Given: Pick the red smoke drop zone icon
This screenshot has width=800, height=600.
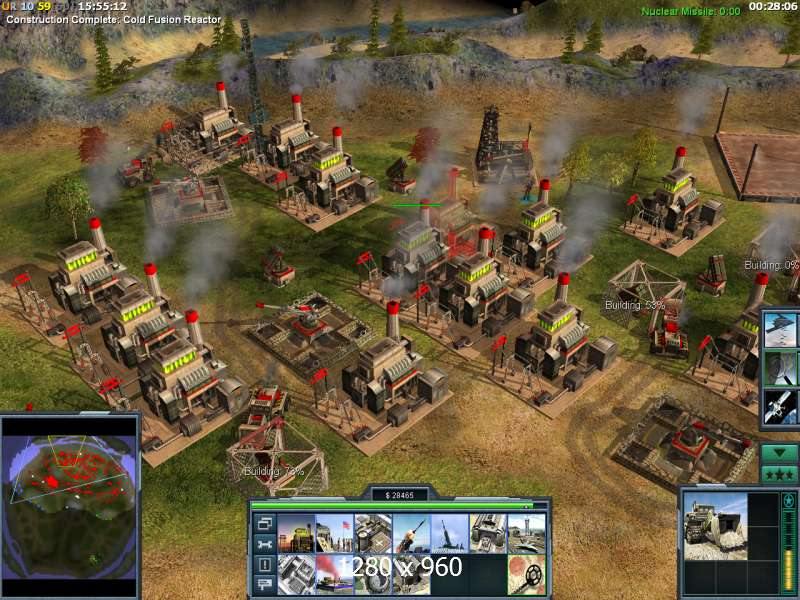Looking at the screenshot, I should click(334, 573).
